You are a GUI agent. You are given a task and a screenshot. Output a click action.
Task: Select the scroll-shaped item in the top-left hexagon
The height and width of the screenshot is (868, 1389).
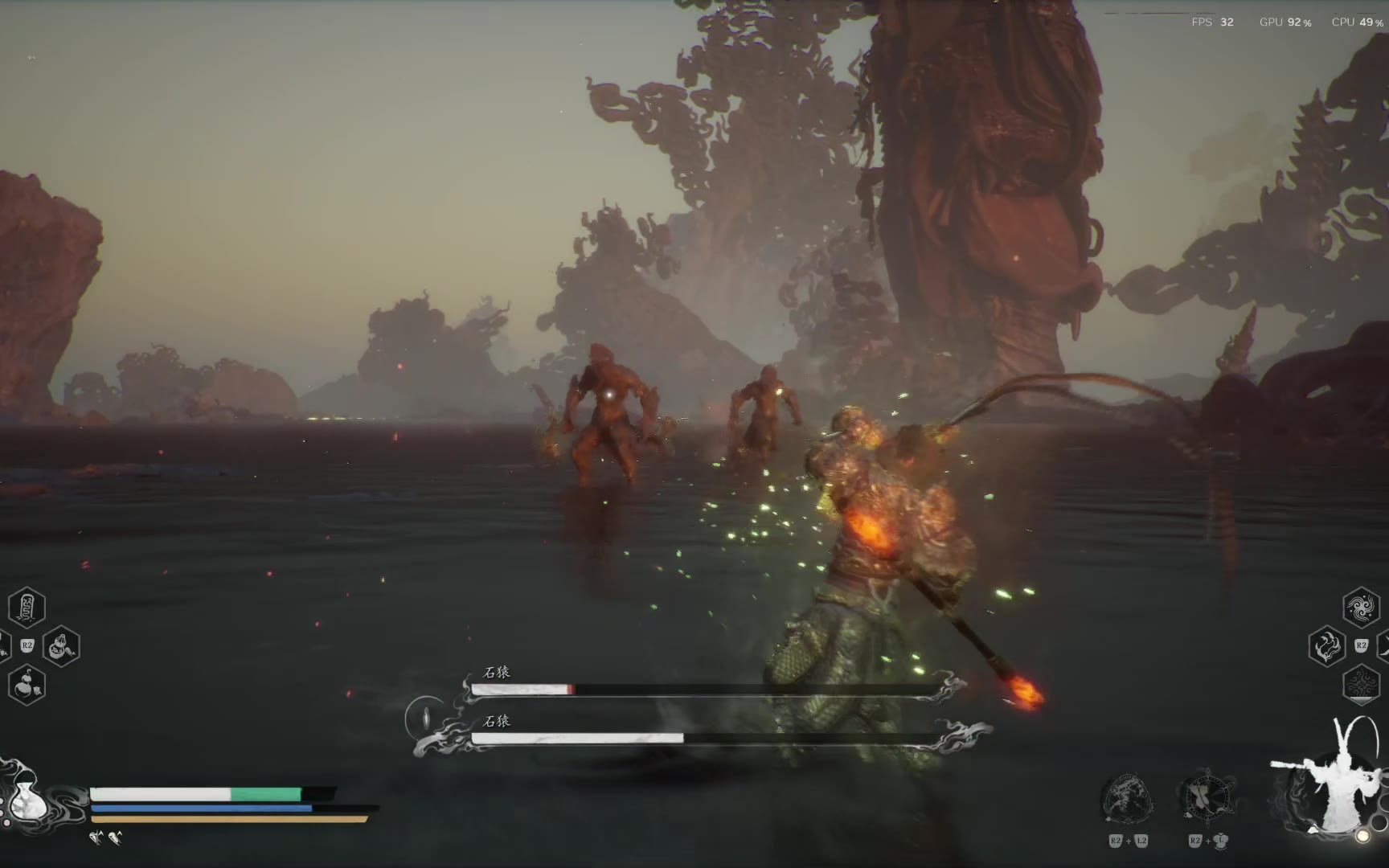[27, 607]
